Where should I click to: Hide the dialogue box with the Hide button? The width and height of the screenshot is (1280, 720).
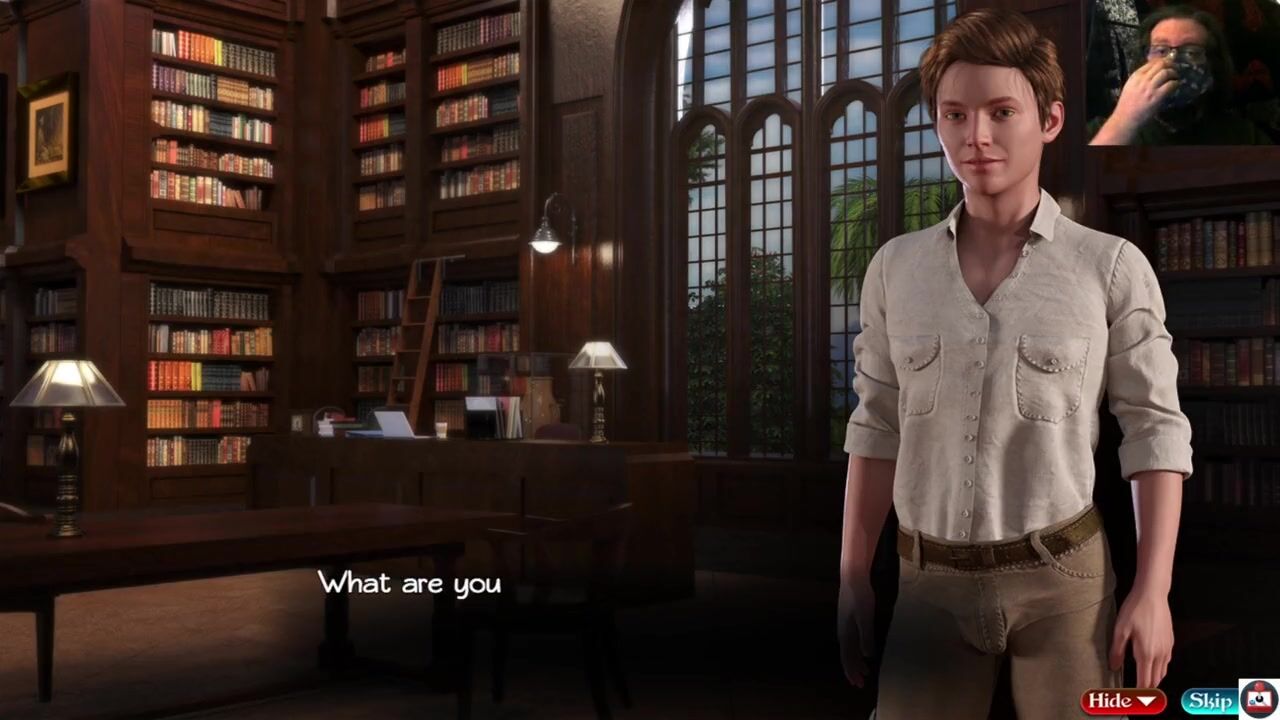pyautogui.click(x=1122, y=701)
